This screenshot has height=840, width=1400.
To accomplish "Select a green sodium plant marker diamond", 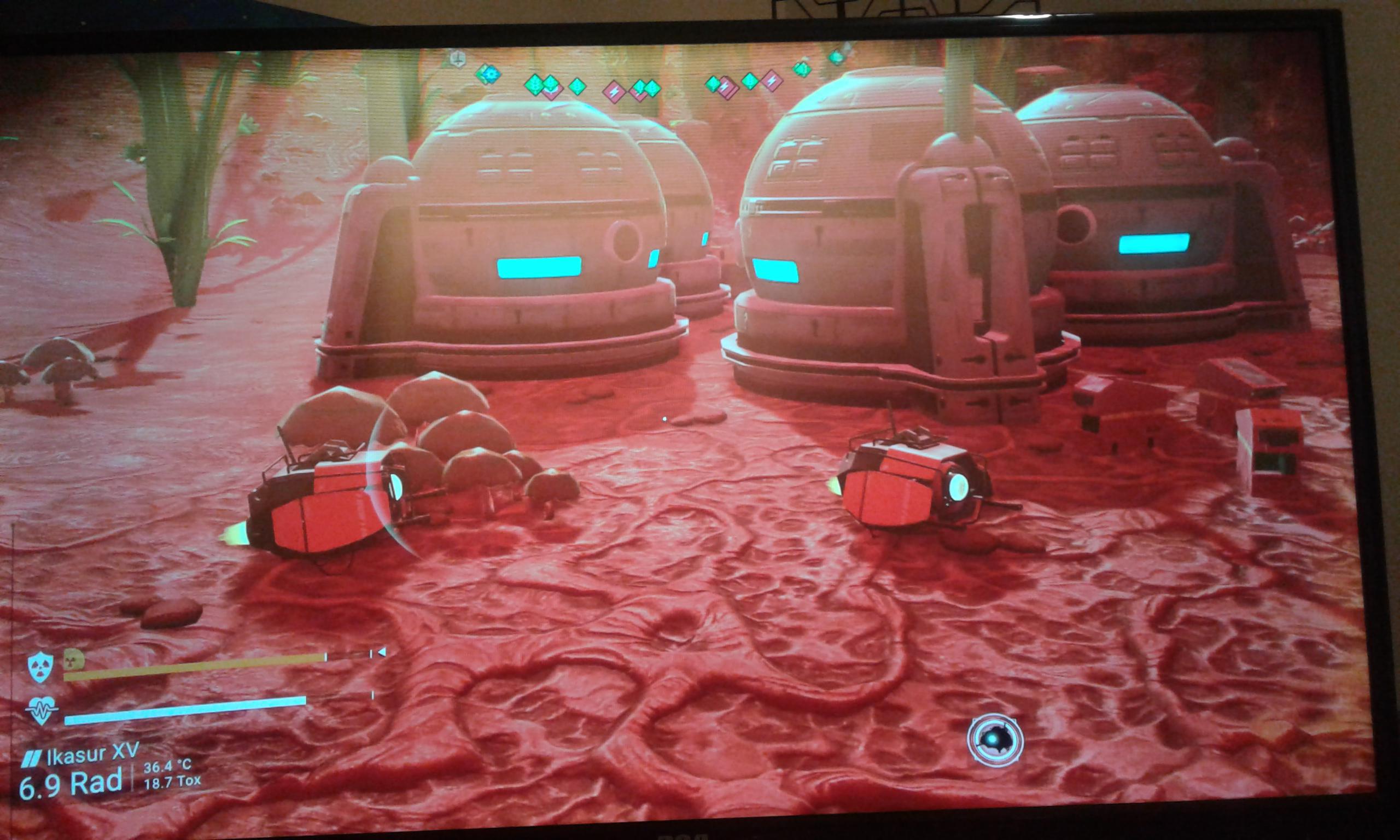I will click(x=576, y=87).
